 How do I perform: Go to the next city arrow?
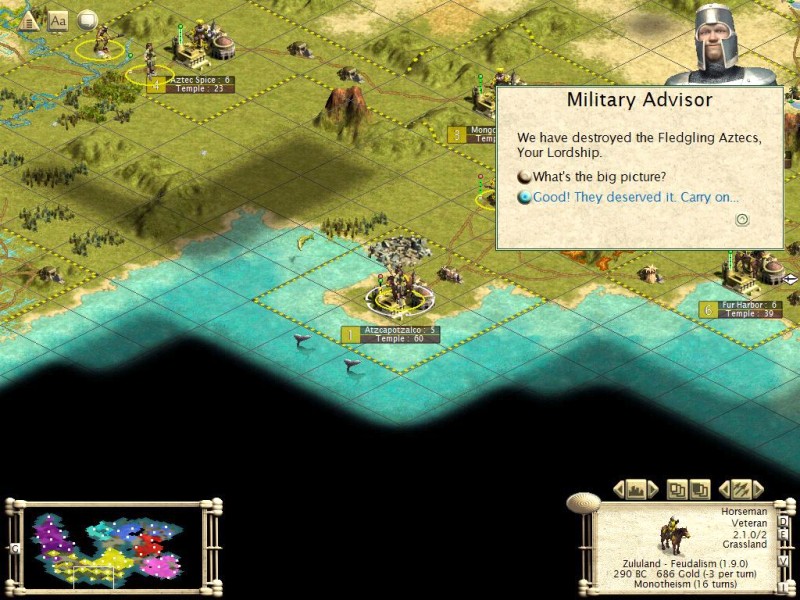(x=653, y=490)
